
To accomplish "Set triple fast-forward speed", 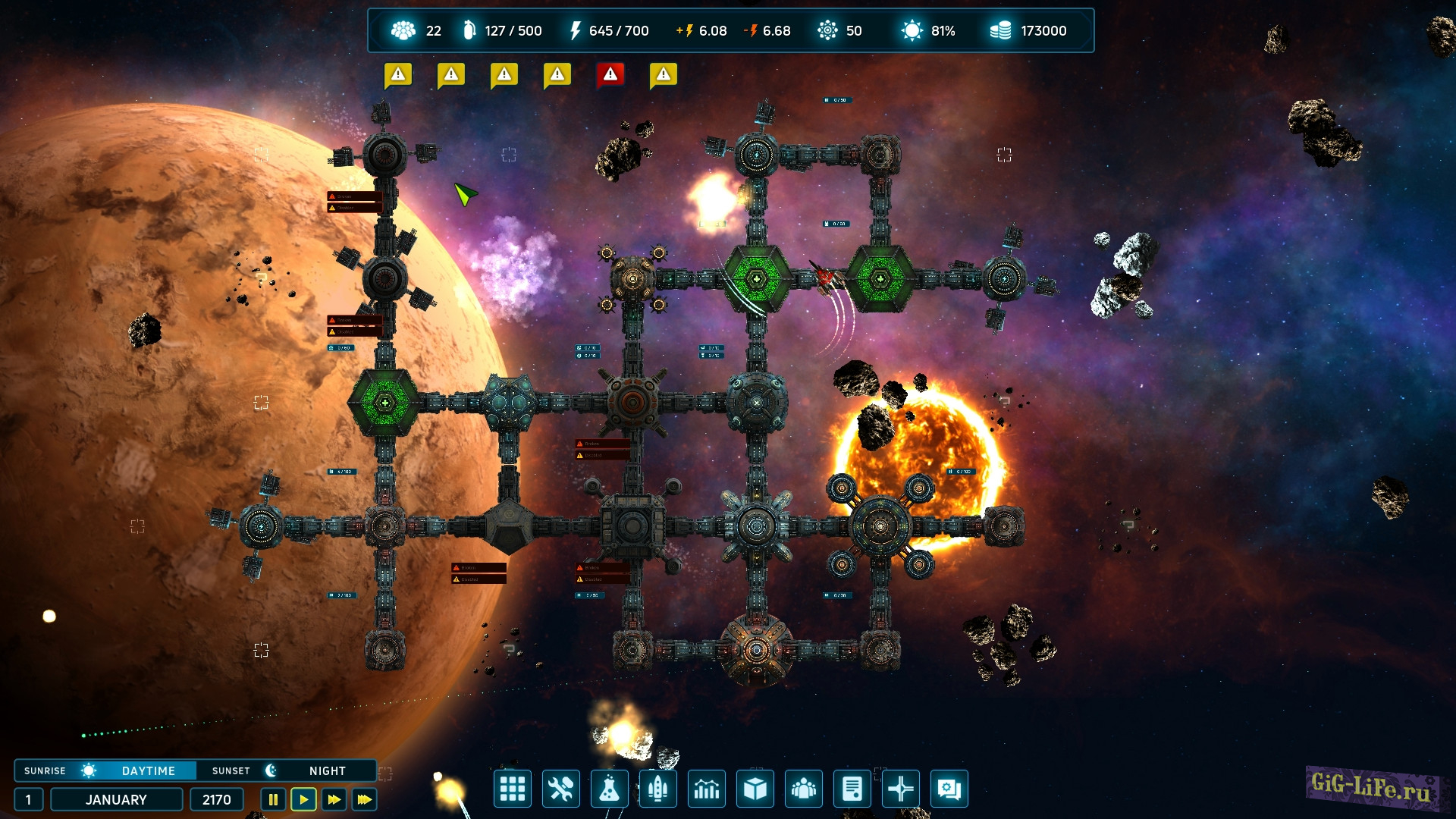I will (365, 799).
